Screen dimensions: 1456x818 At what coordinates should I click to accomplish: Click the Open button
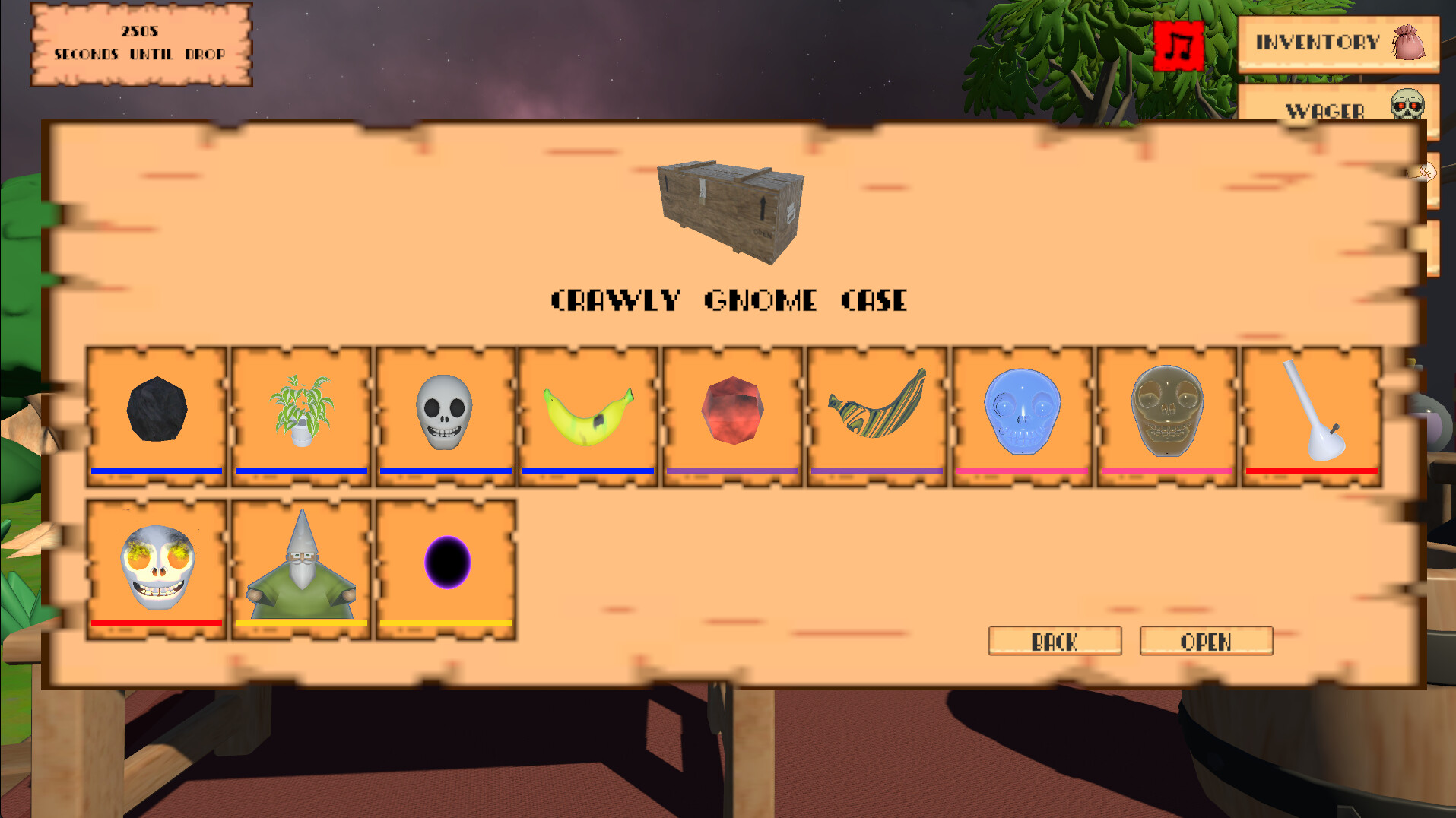point(1206,642)
